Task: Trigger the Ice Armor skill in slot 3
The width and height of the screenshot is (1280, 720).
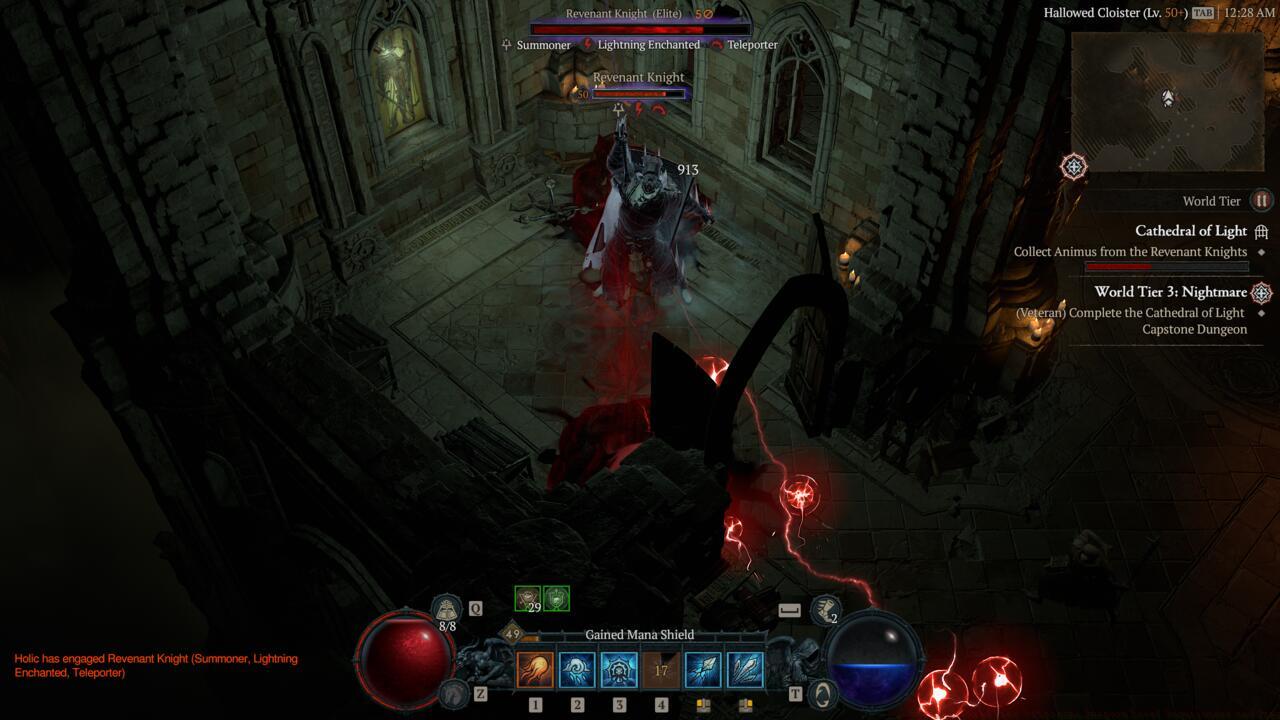Action: [x=619, y=670]
